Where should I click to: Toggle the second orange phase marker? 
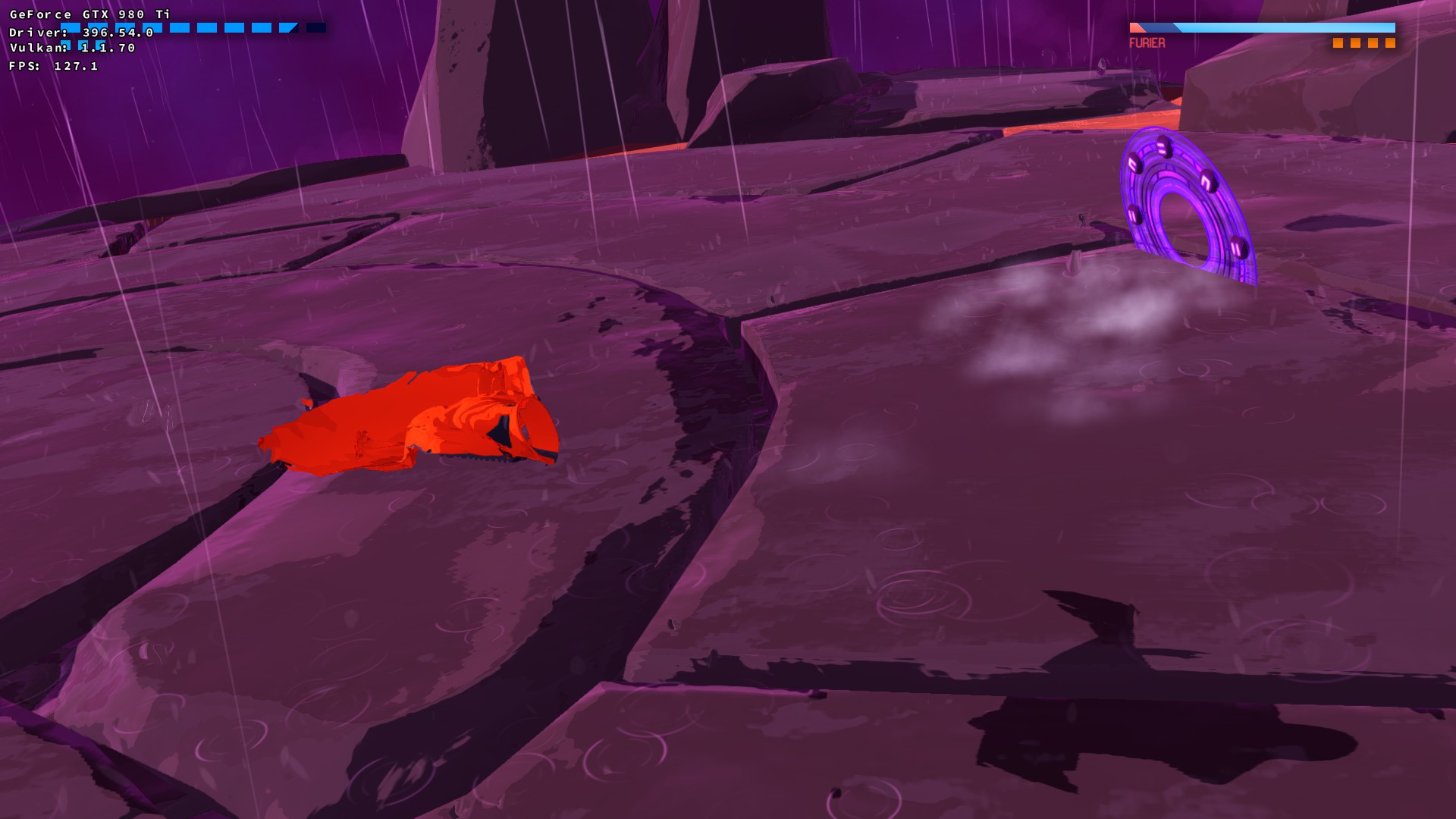pos(1357,43)
